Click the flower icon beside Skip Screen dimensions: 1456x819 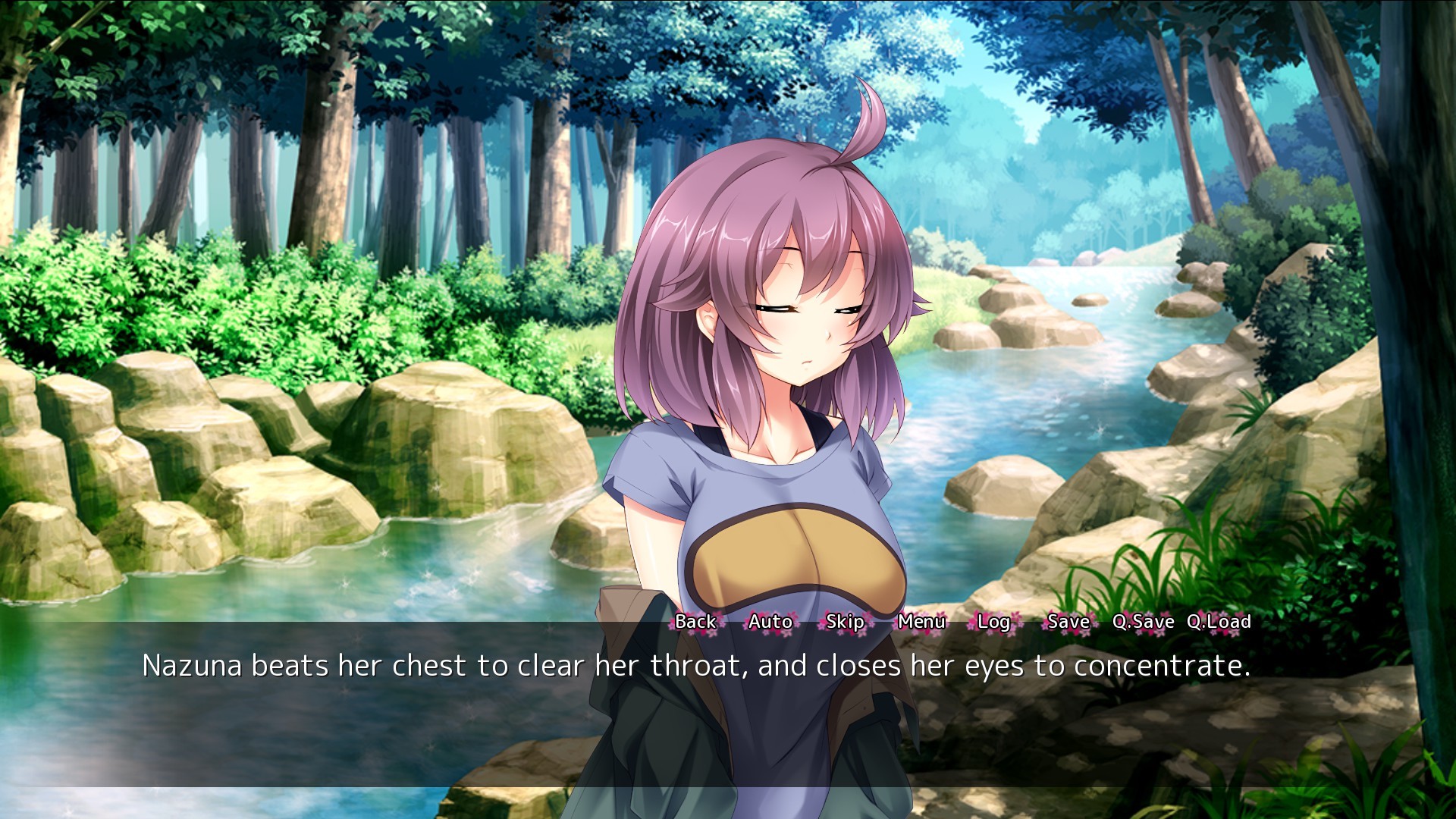click(x=821, y=626)
